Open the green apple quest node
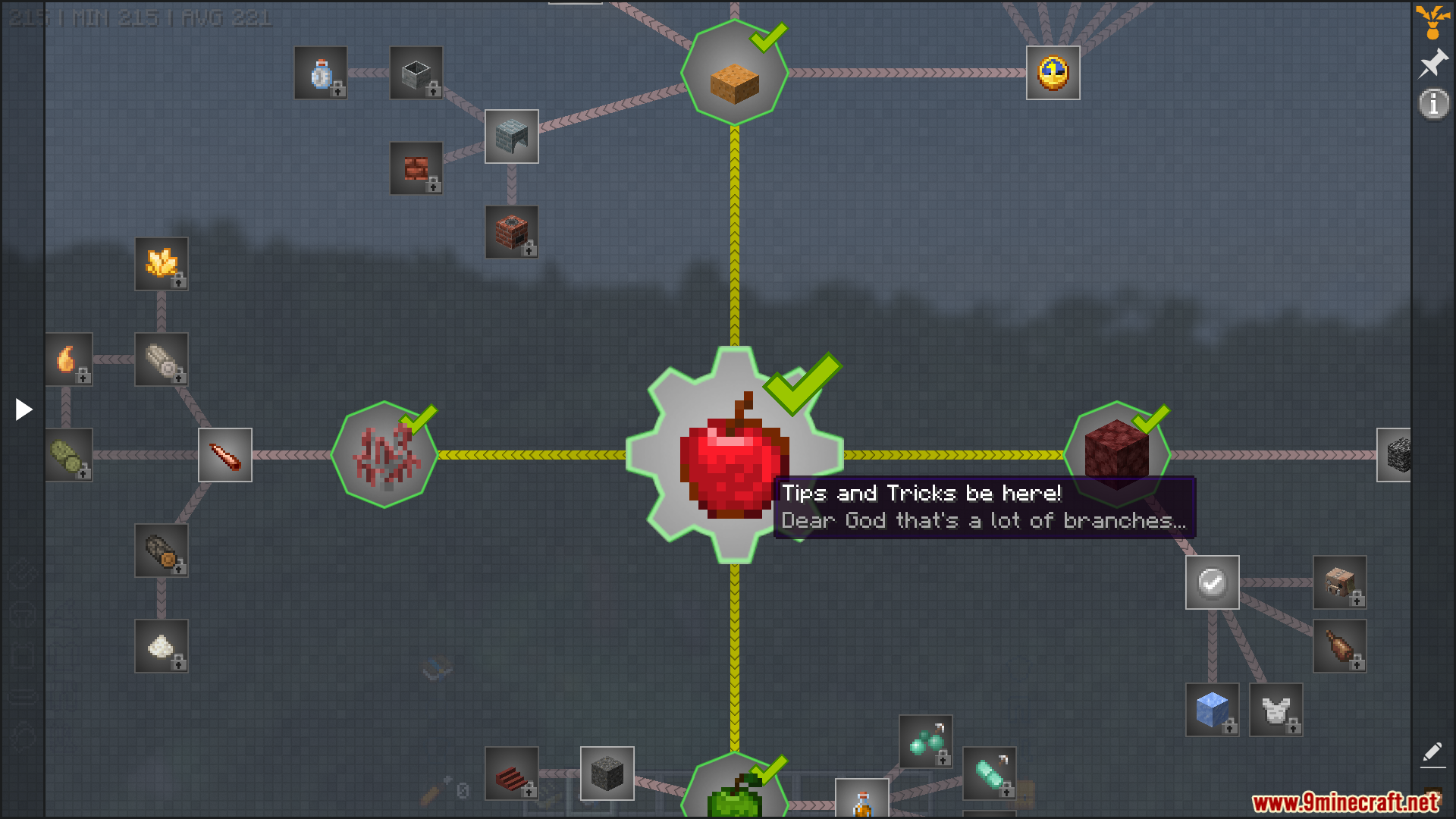 tap(734, 792)
